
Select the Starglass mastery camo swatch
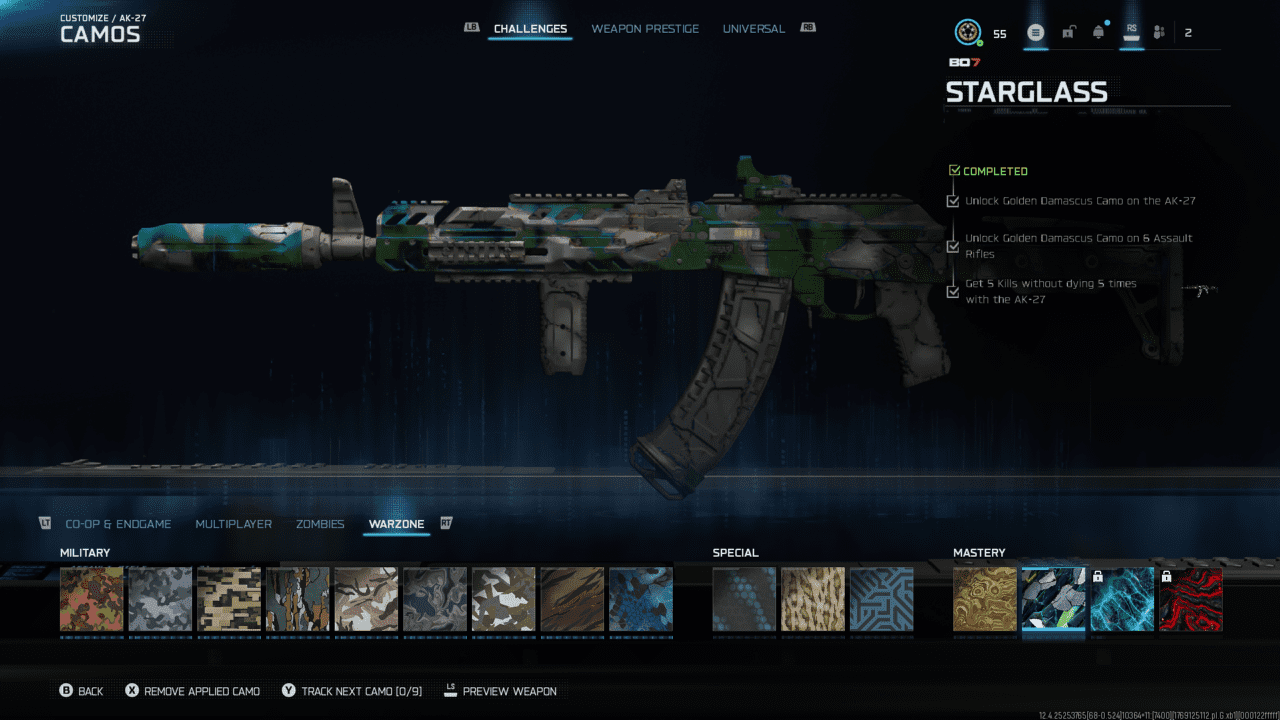pyautogui.click(x=1053, y=599)
